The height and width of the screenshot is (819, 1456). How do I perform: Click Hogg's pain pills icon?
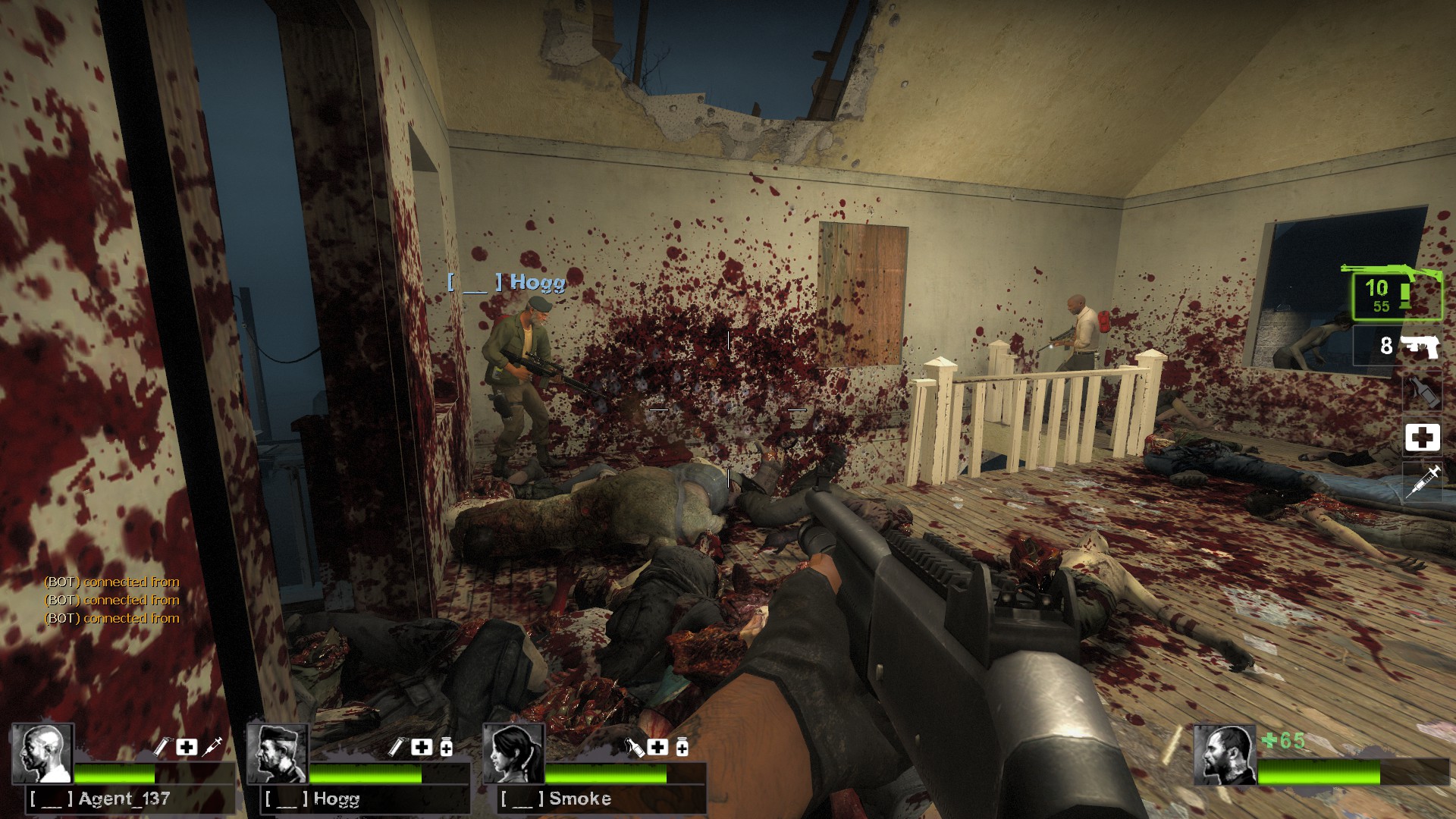click(x=447, y=748)
